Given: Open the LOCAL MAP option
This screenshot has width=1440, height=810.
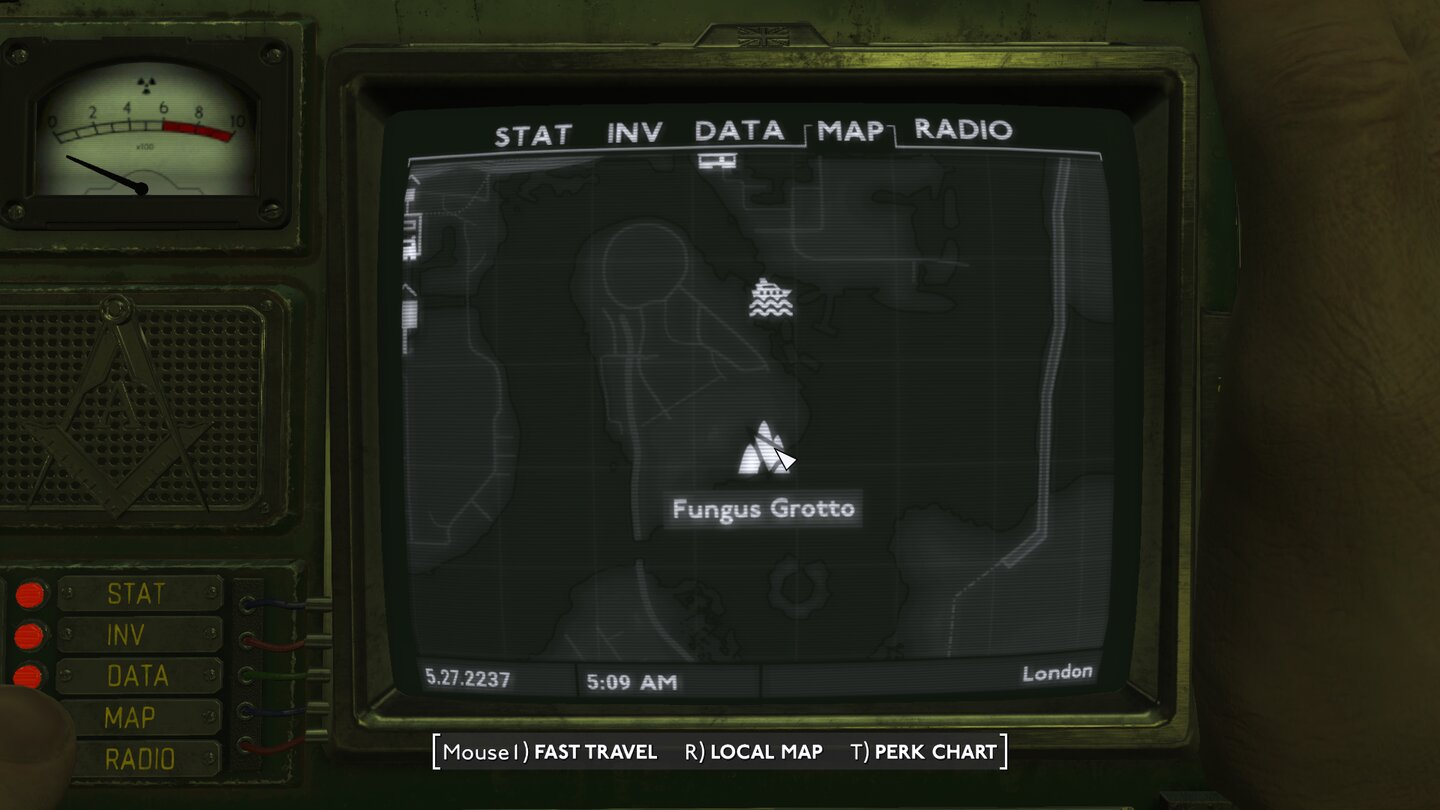Looking at the screenshot, I should 768,752.
